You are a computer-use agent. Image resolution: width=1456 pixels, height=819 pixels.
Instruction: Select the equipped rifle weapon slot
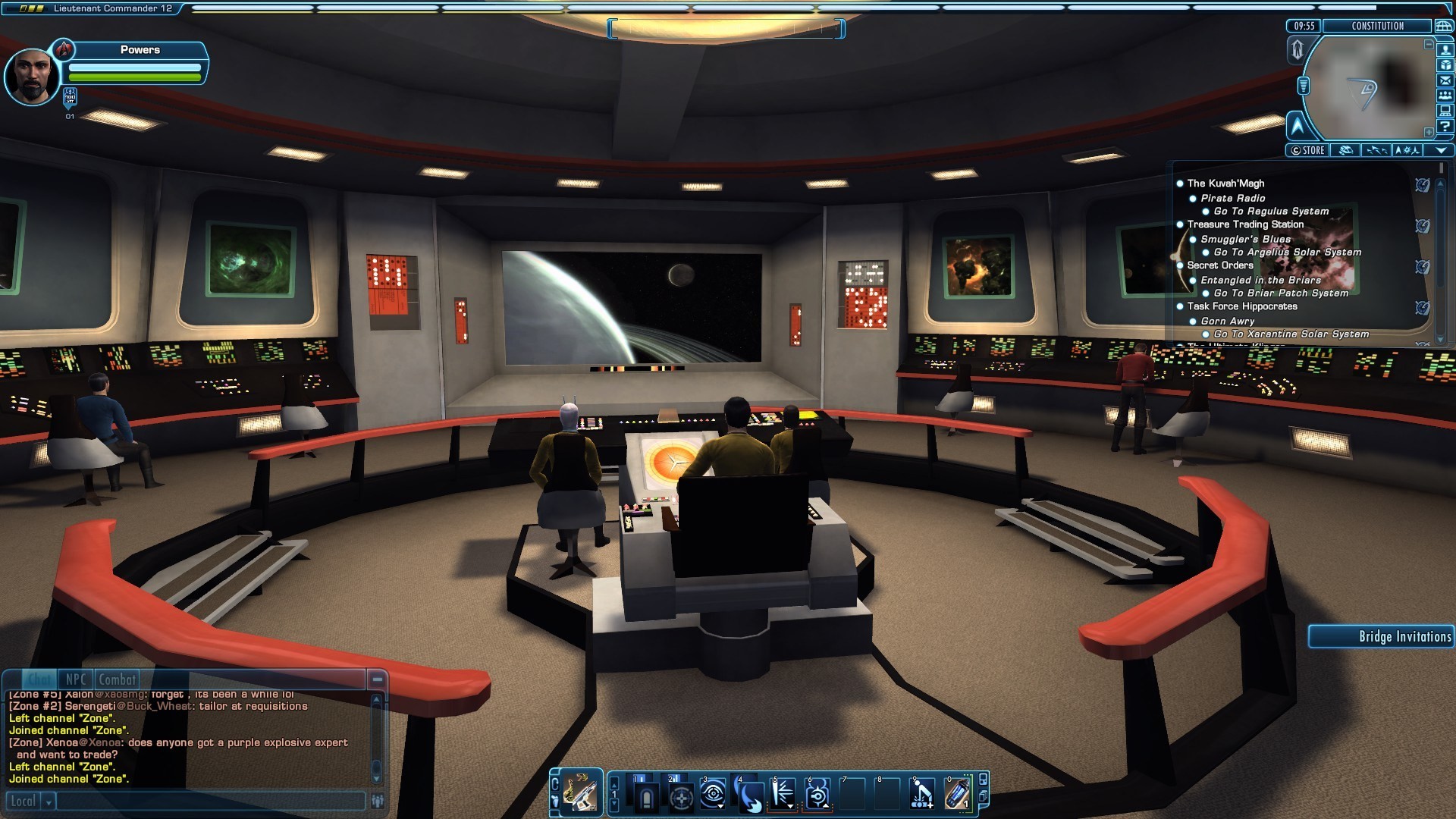(x=582, y=794)
